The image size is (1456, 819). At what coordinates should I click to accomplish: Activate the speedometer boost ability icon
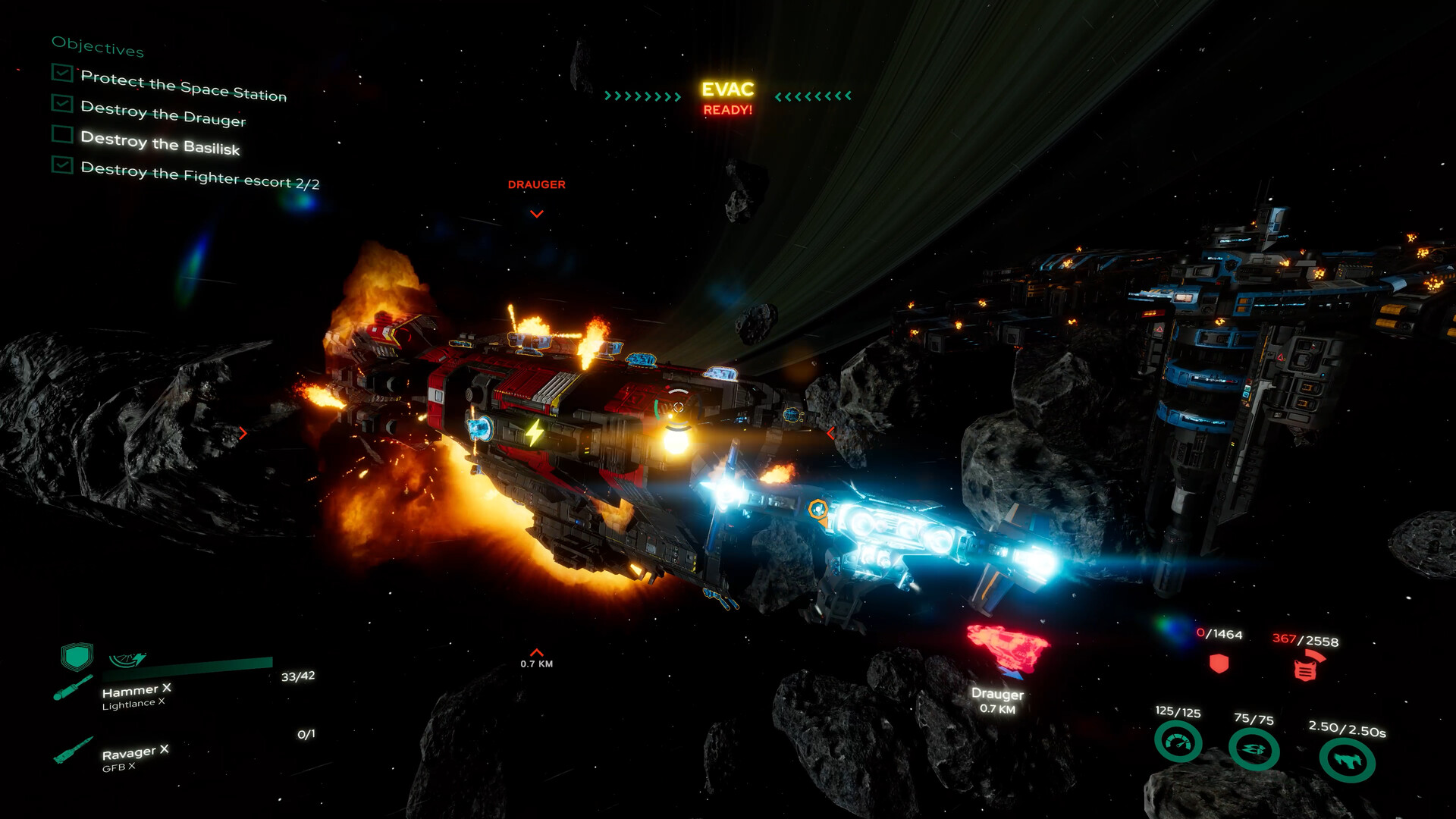pos(1178,742)
